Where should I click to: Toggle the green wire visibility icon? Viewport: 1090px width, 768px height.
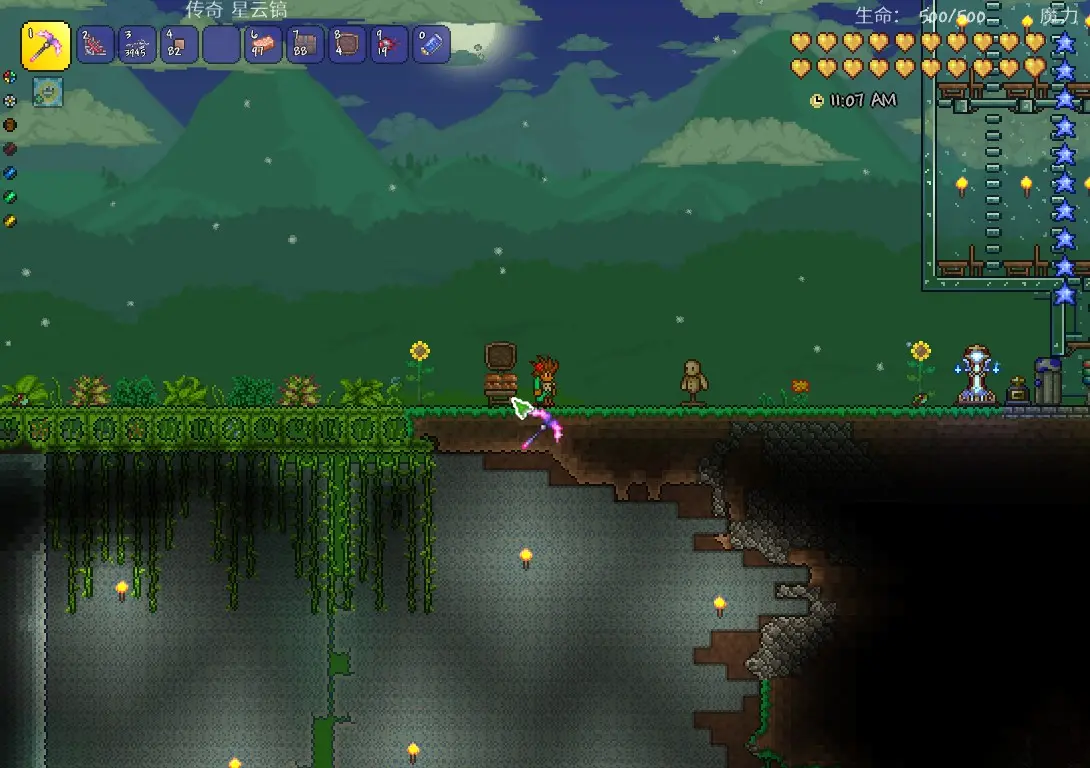coord(10,196)
